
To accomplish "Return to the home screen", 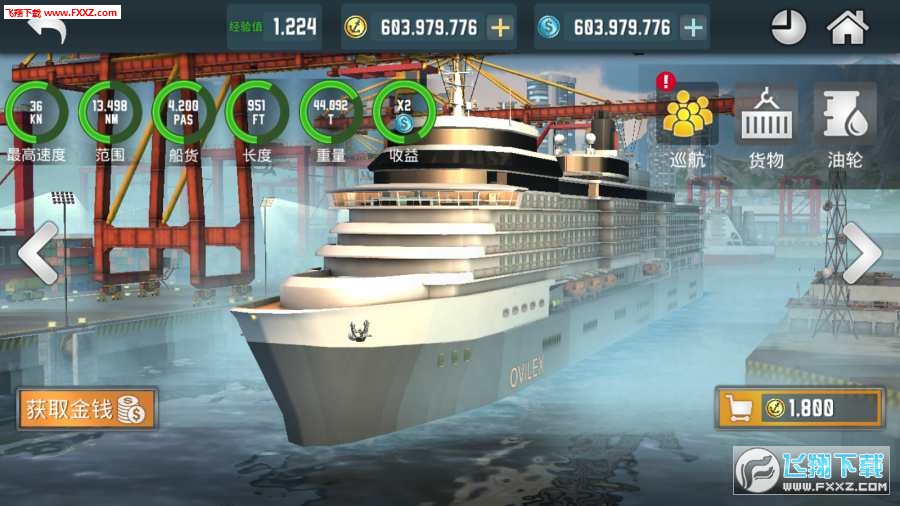I will pos(847,27).
